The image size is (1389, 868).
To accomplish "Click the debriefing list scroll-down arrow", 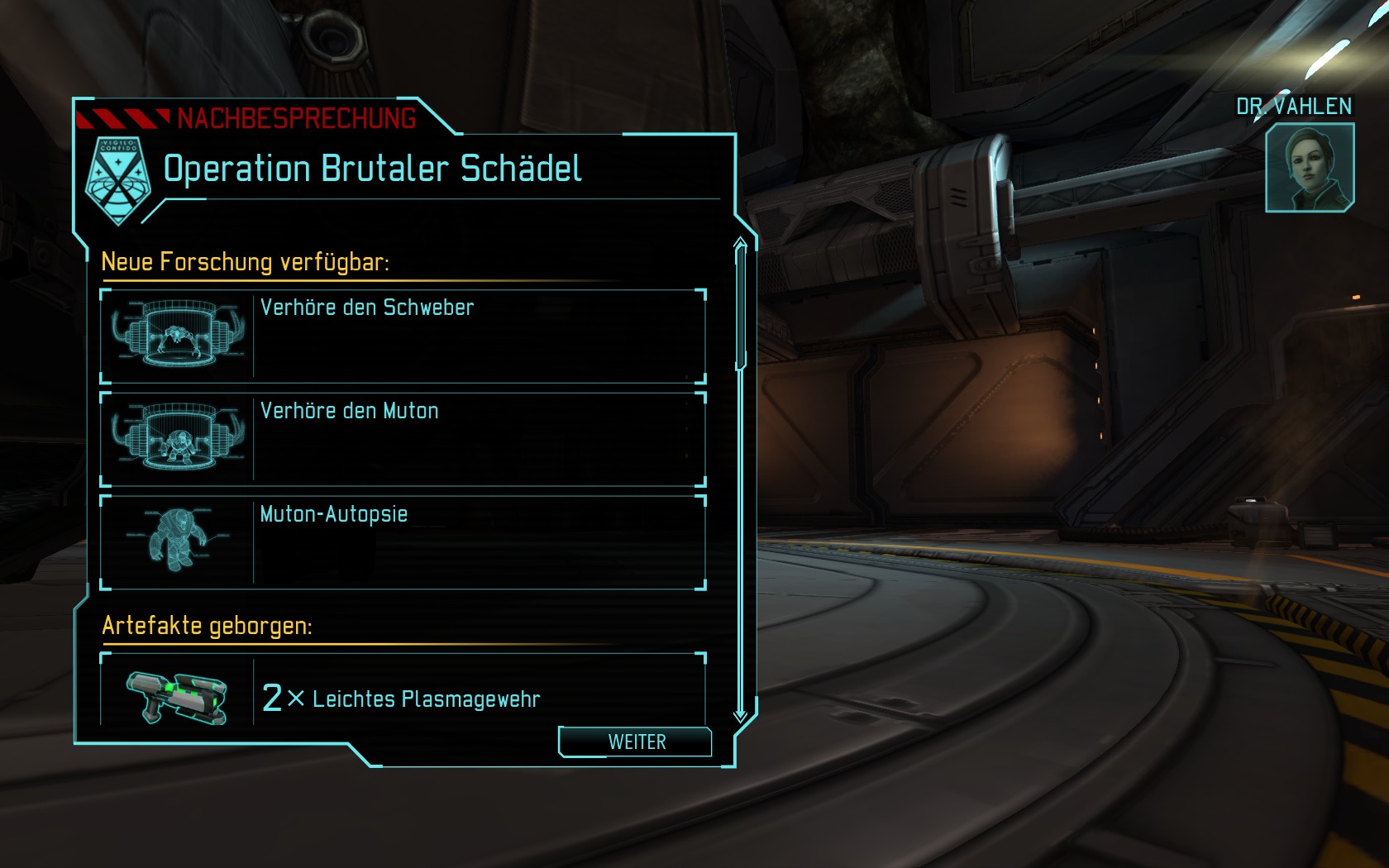I will pyautogui.click(x=740, y=714).
